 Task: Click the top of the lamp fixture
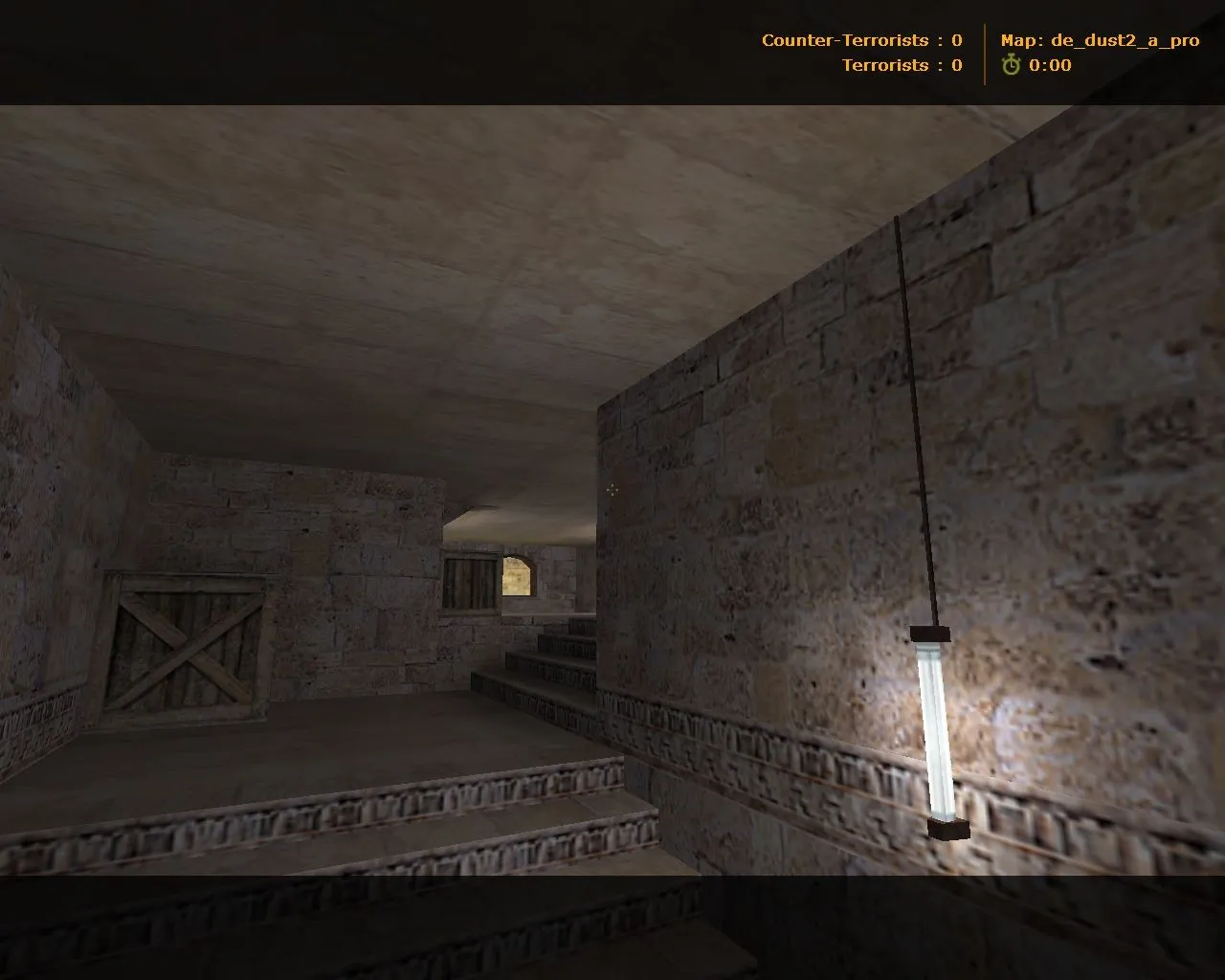point(931,634)
